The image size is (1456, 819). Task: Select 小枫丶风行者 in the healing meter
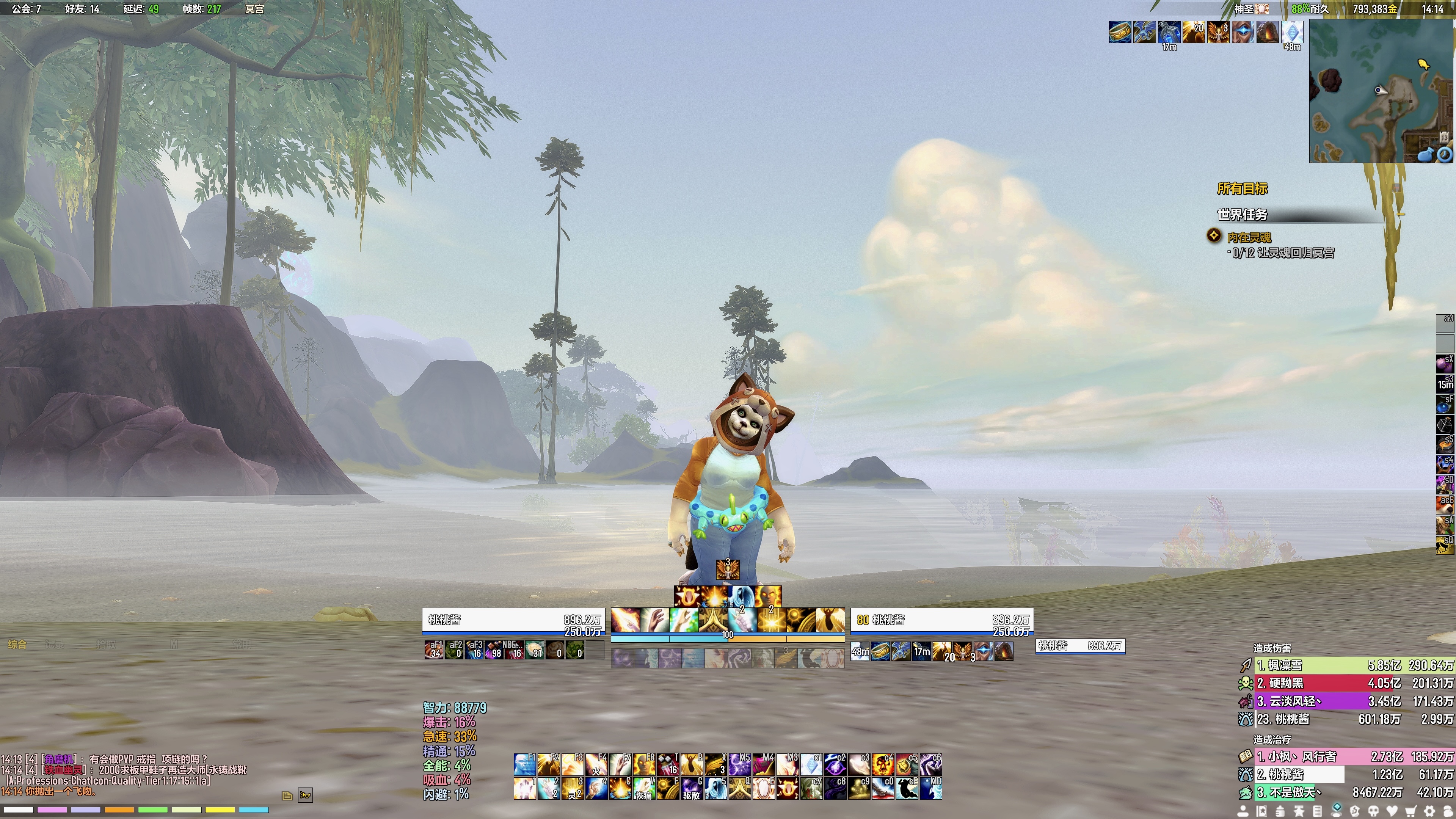pos(1351,756)
